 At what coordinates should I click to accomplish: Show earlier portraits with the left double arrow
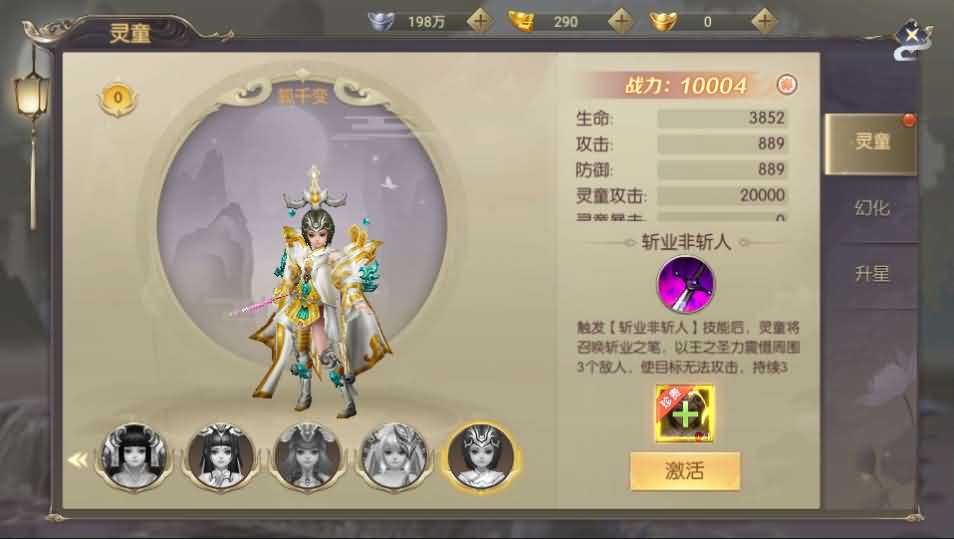77,460
